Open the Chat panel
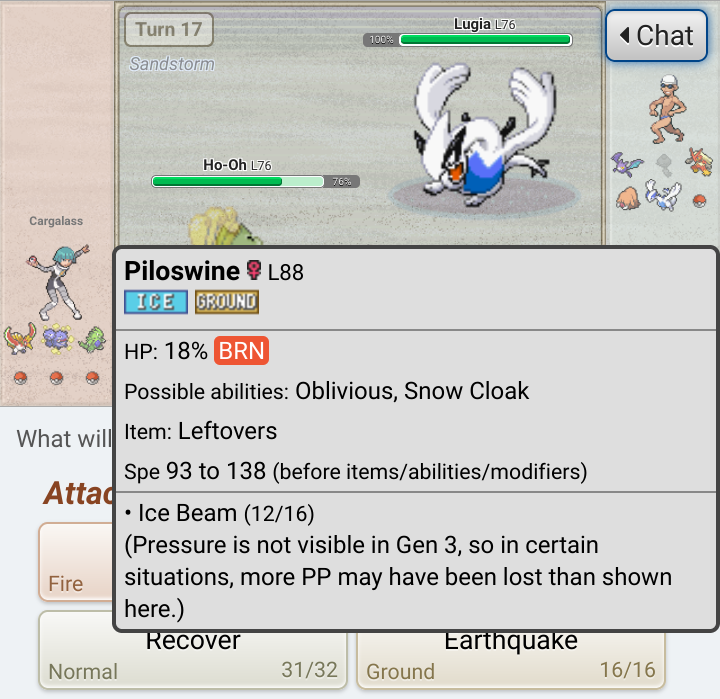720x699 pixels. (x=656, y=36)
